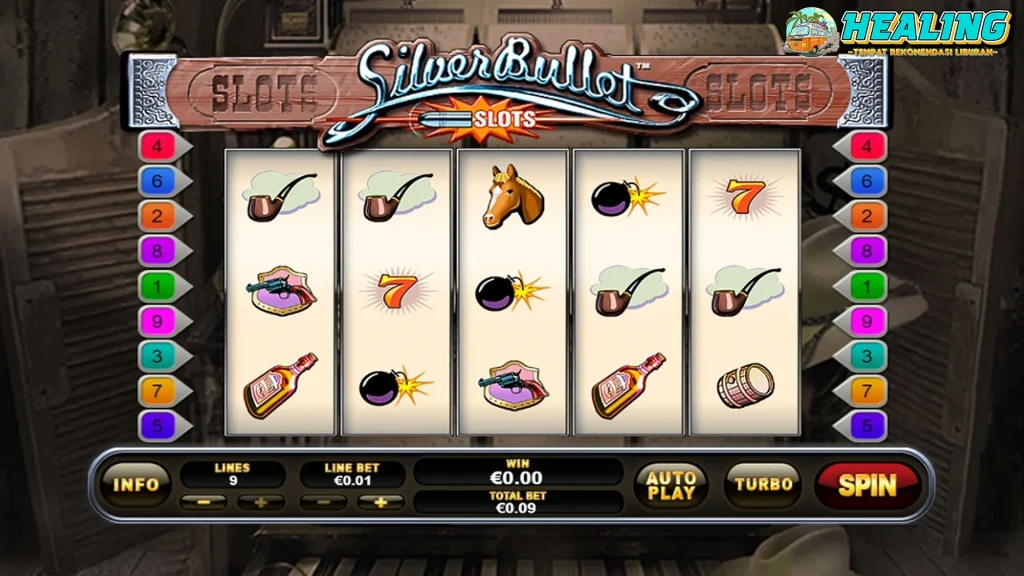Screen dimensions: 1024x576
Task: Open the INFO paytable
Action: tap(136, 484)
